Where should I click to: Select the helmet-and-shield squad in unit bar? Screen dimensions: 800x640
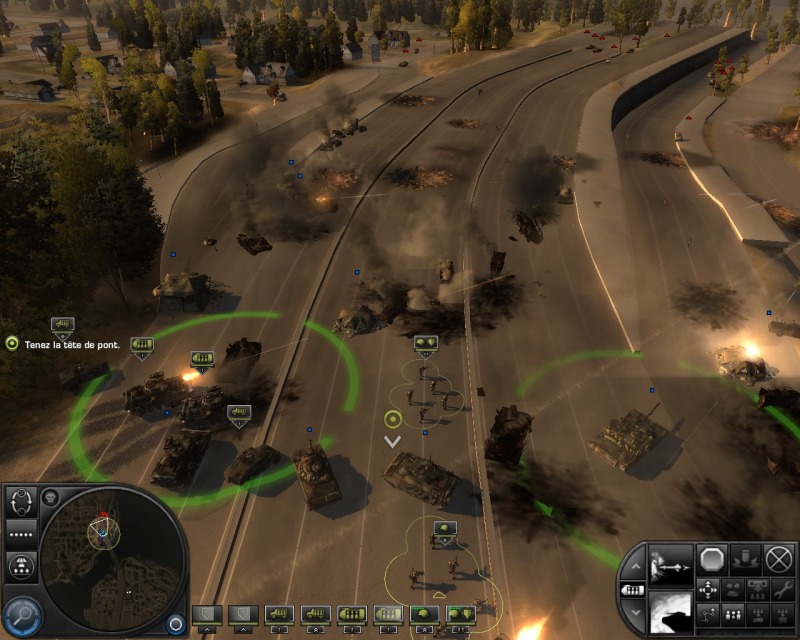click(x=460, y=613)
